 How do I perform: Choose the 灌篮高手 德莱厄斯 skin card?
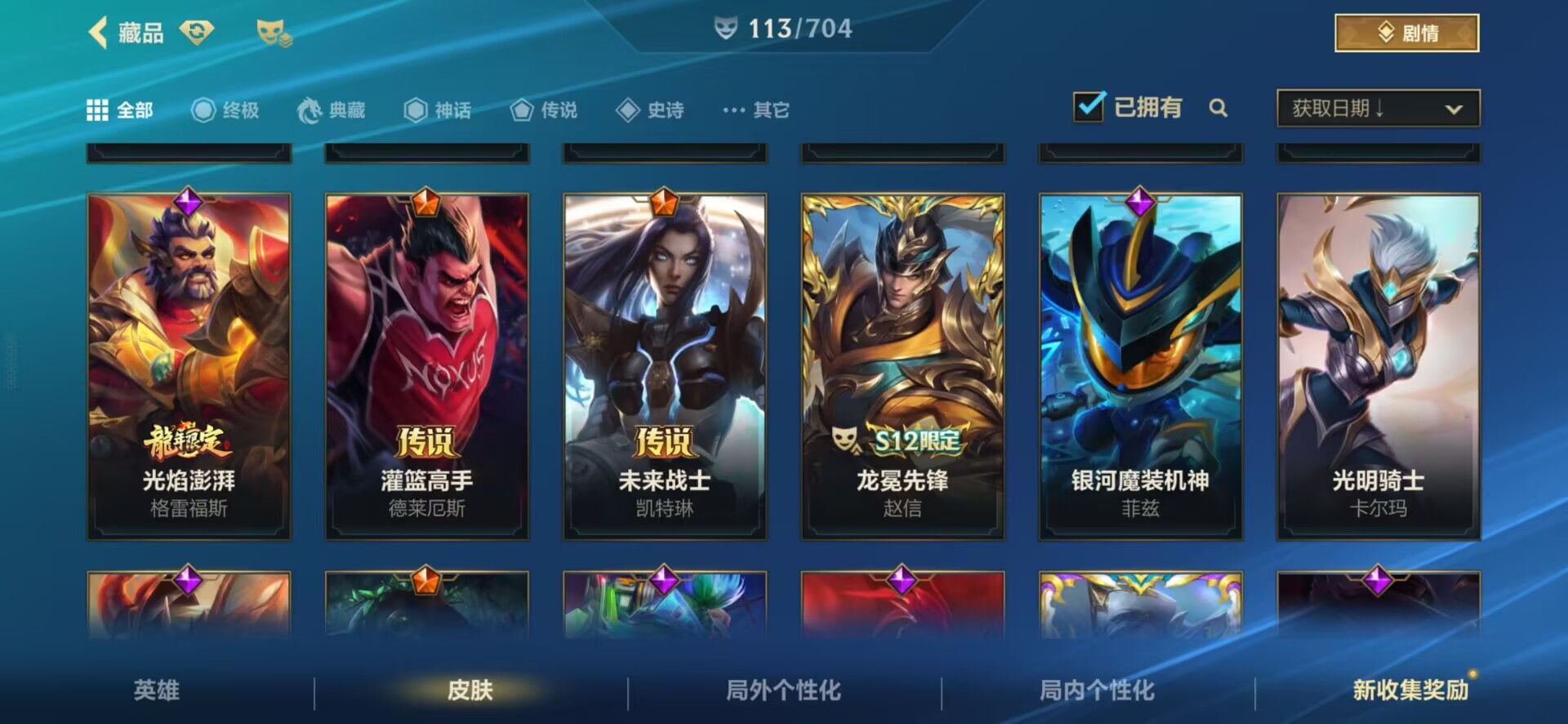pos(426,366)
